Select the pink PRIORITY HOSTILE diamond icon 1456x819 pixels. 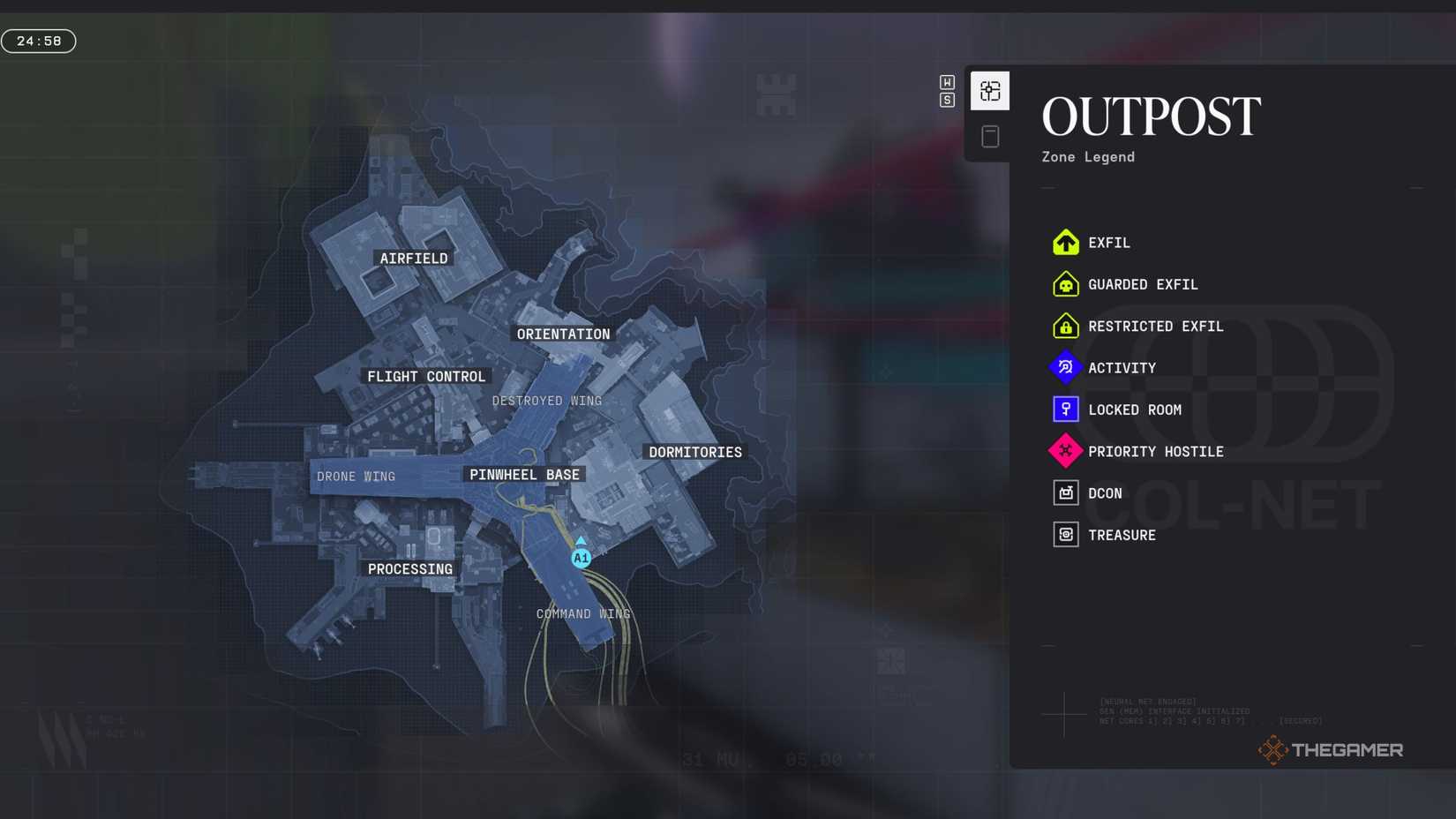(x=1065, y=450)
